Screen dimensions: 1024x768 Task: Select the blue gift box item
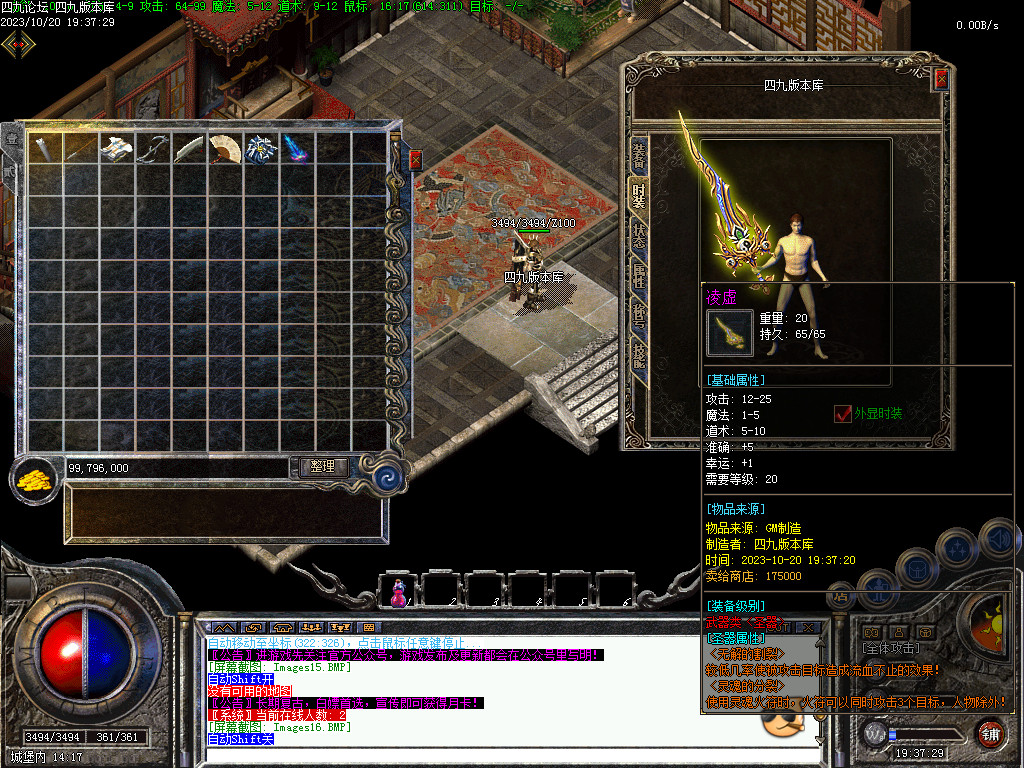tap(260, 149)
